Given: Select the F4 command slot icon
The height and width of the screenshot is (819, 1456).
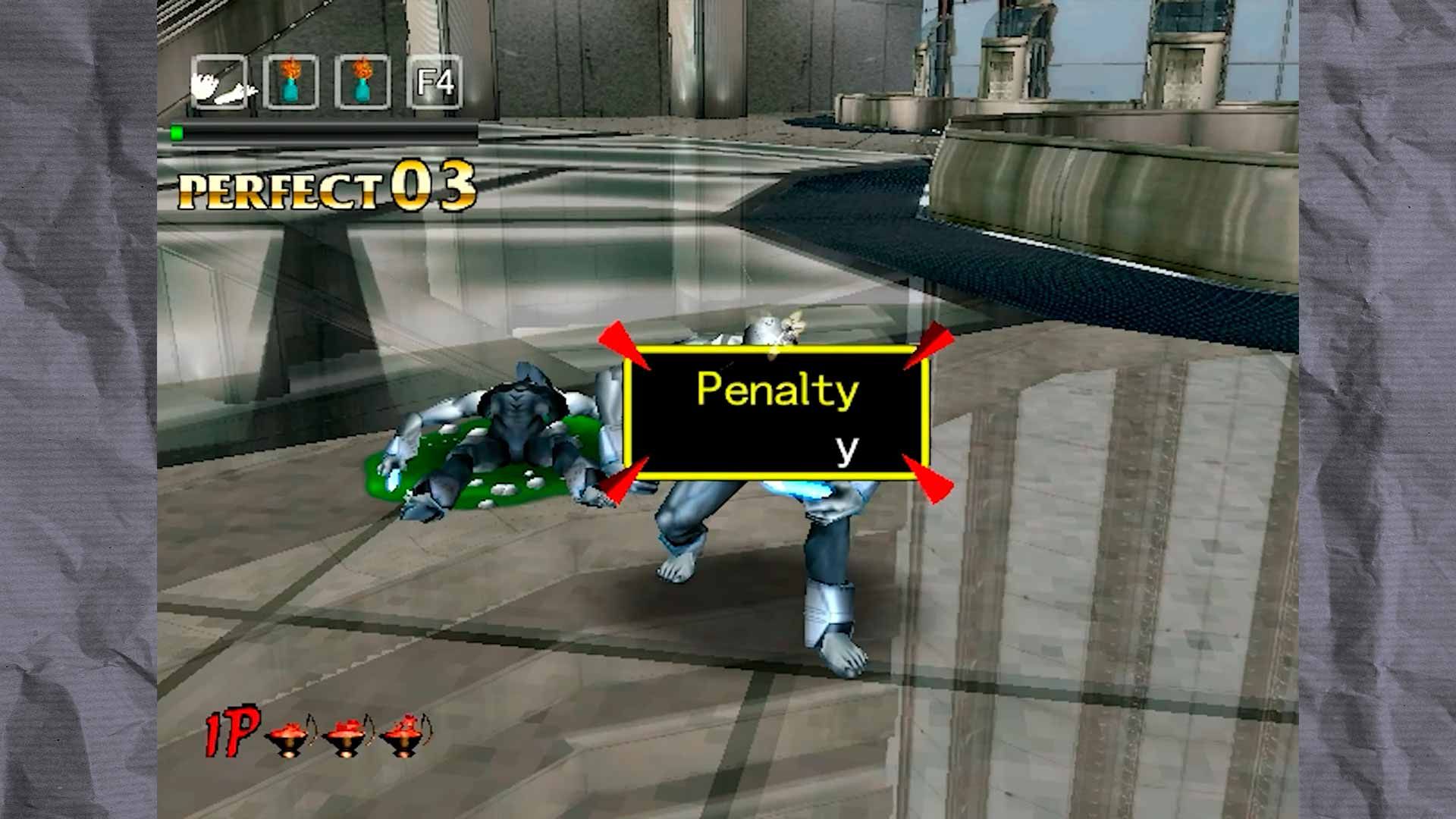Looking at the screenshot, I should click(432, 83).
